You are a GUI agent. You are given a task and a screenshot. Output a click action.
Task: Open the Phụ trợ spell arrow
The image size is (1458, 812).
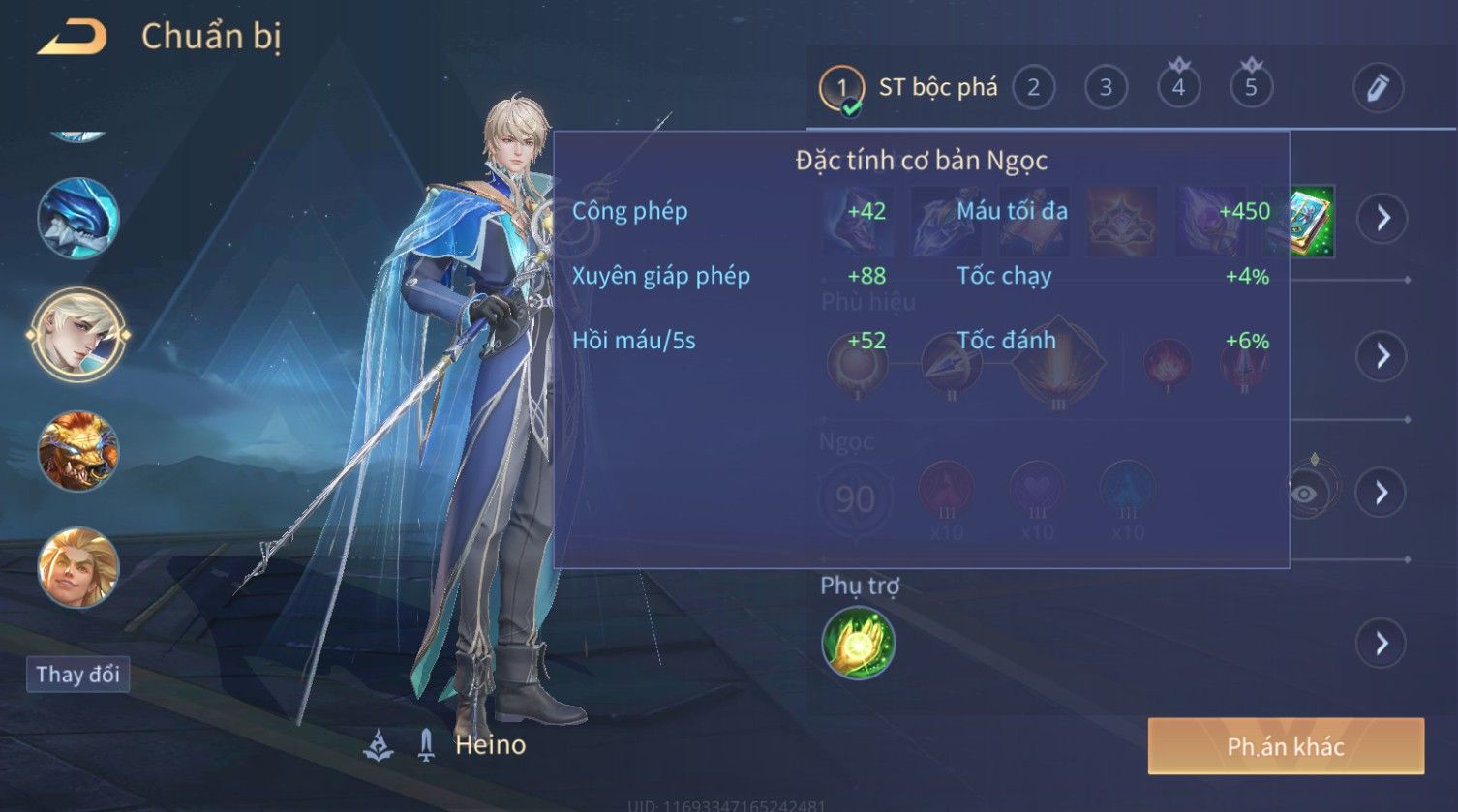pos(1382,643)
